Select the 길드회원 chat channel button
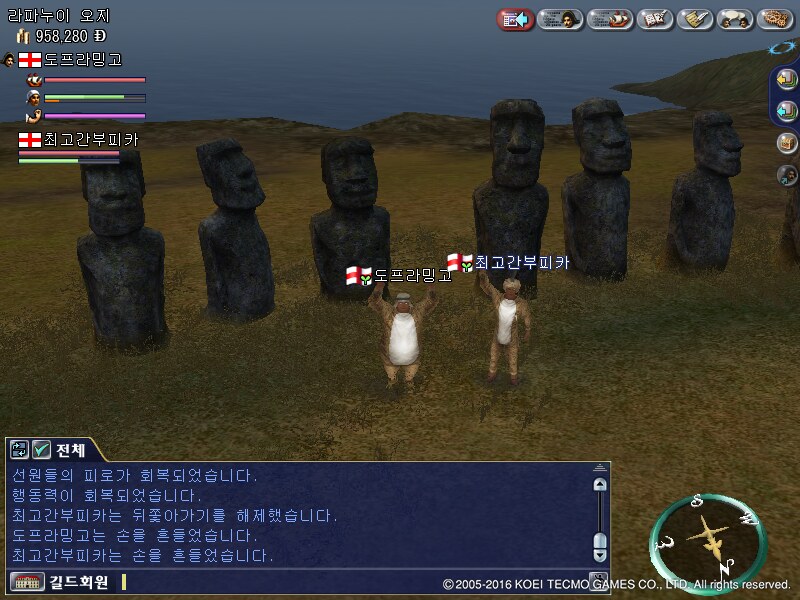Image resolution: width=800 pixels, height=600 pixels. click(62, 581)
